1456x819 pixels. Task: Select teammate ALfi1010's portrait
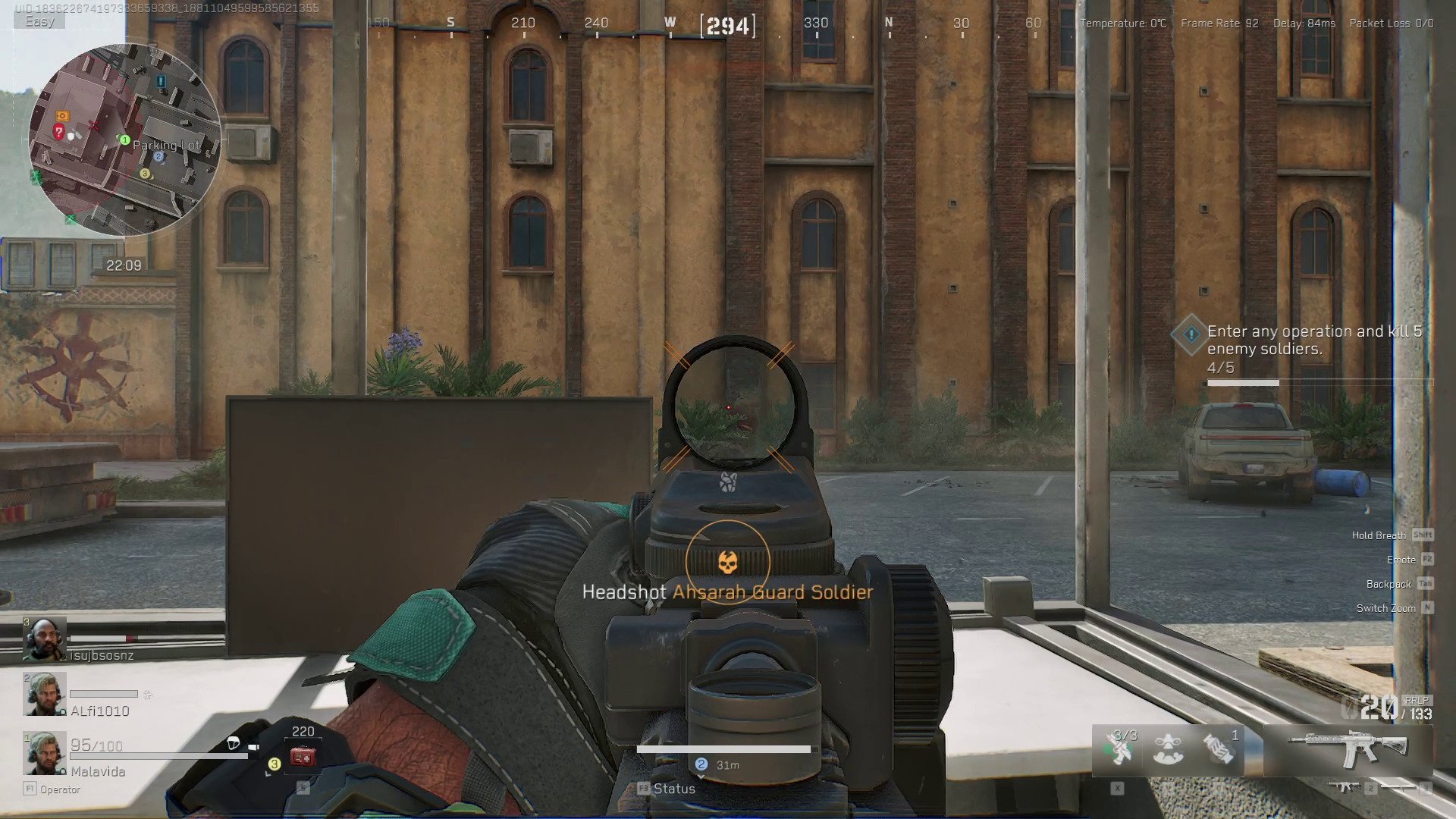click(x=44, y=694)
